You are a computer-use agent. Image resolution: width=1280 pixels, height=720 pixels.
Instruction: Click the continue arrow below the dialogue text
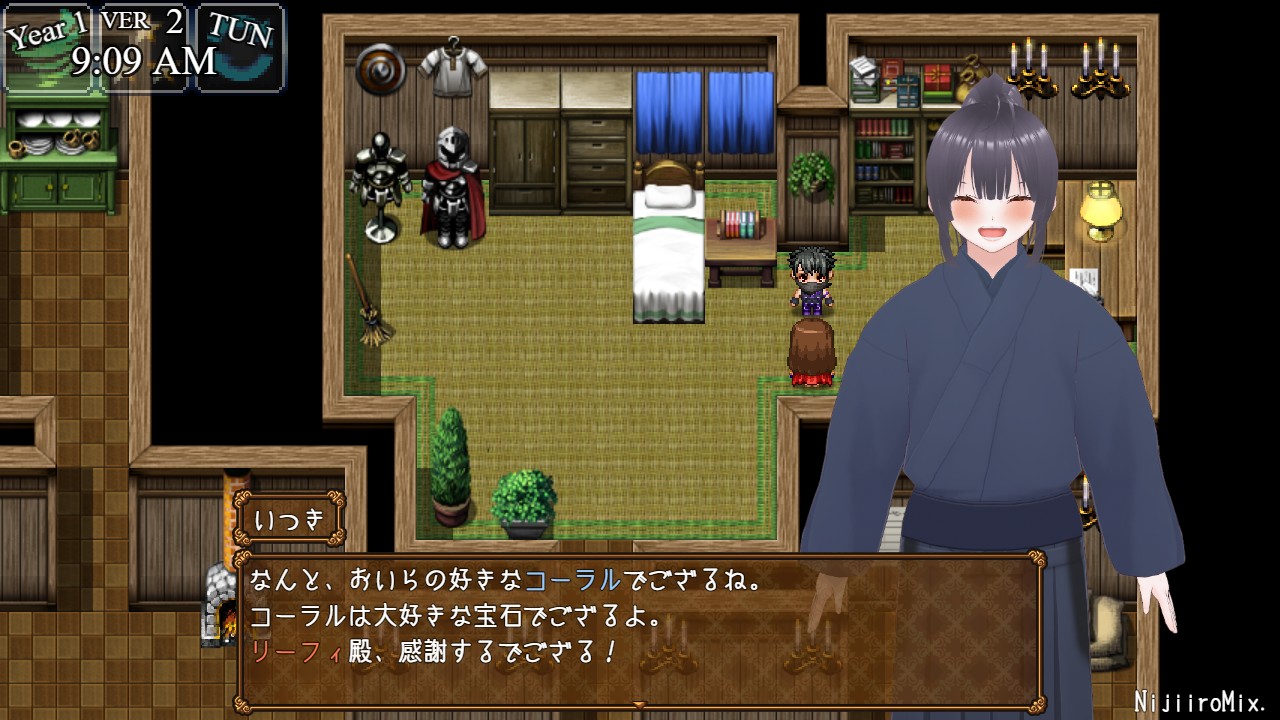click(640, 706)
